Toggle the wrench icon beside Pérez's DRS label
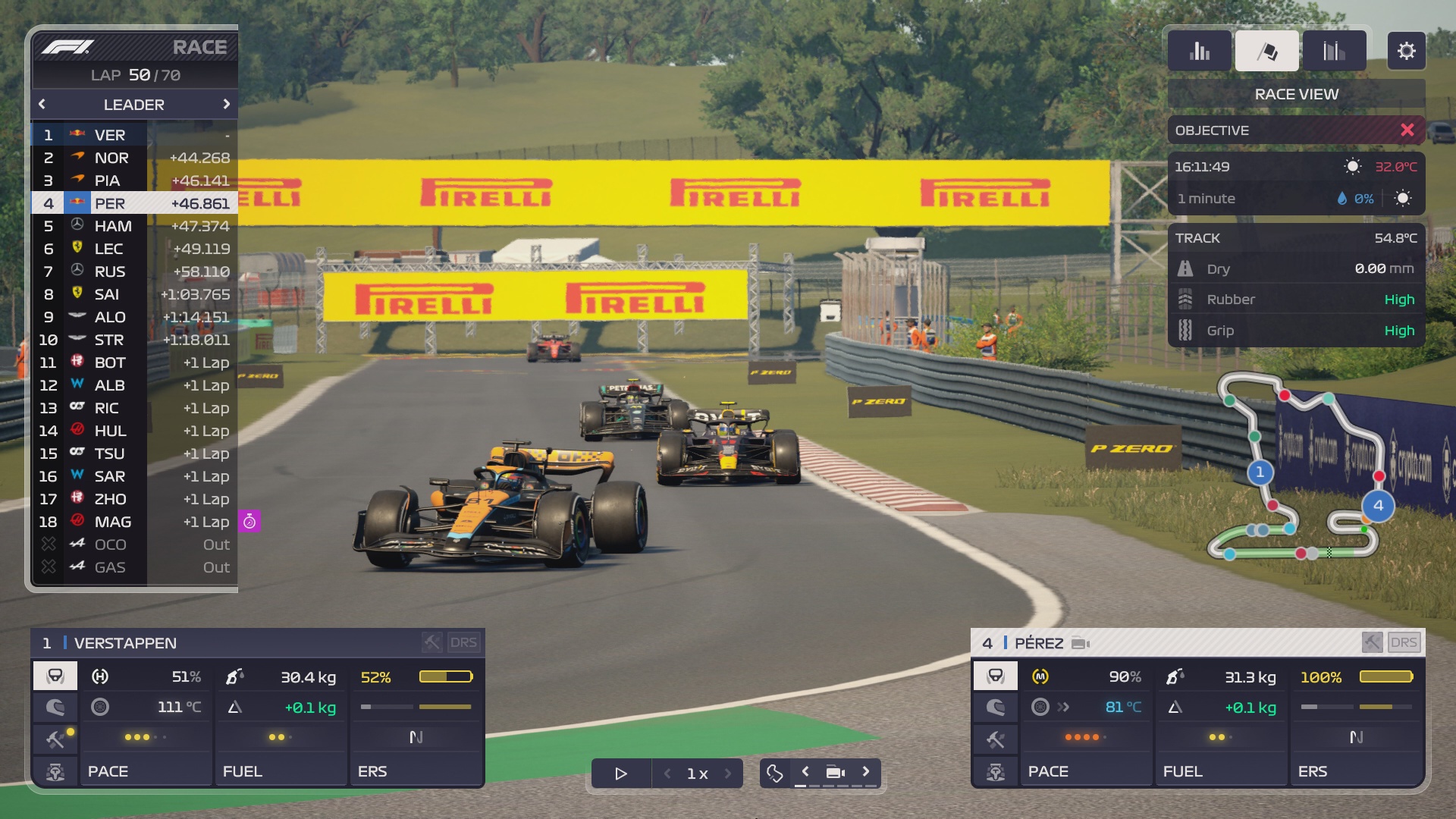The width and height of the screenshot is (1456, 819). point(1371,642)
